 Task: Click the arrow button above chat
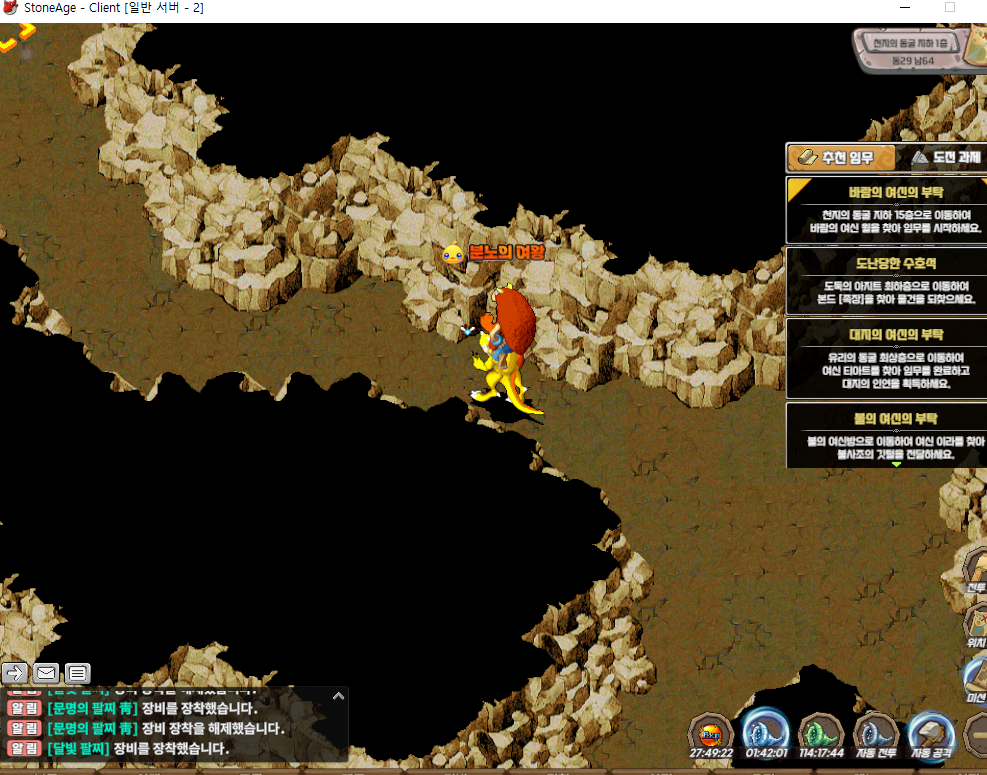point(15,672)
